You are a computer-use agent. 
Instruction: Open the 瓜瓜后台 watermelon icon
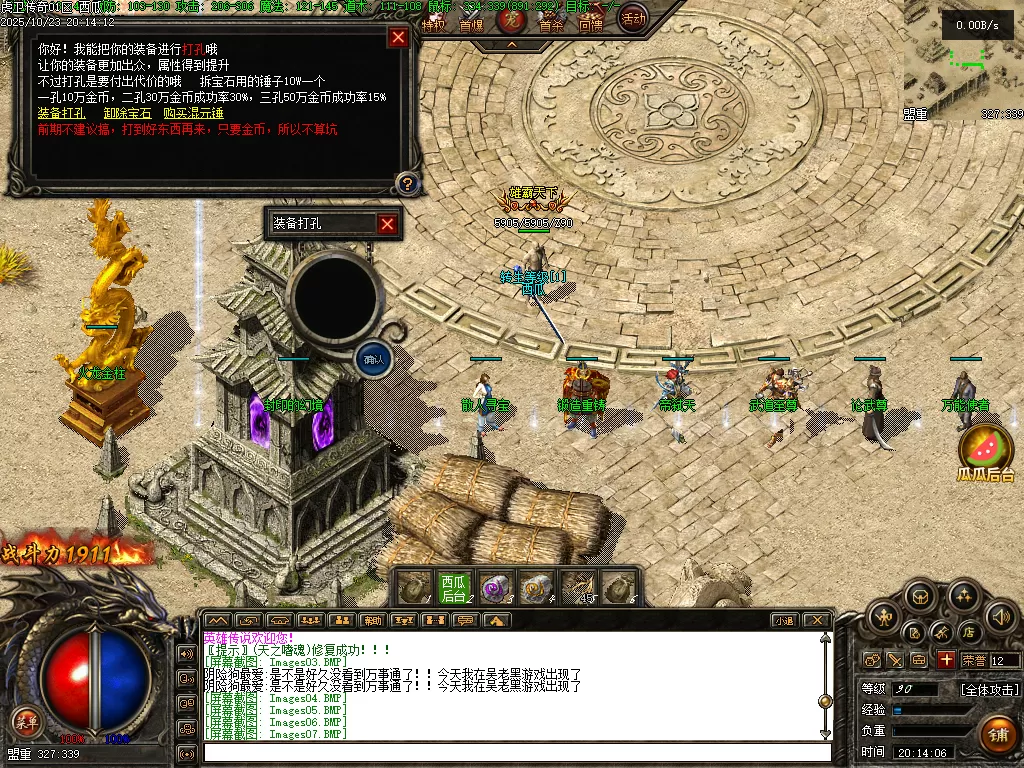(986, 452)
